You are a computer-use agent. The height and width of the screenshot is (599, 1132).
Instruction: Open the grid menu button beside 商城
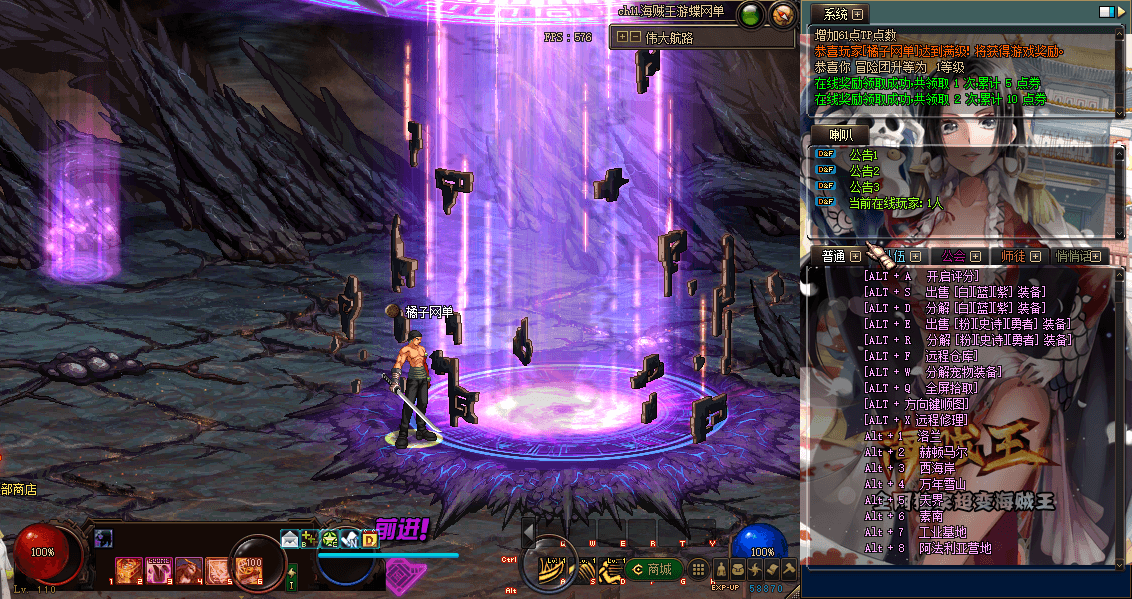click(x=699, y=569)
